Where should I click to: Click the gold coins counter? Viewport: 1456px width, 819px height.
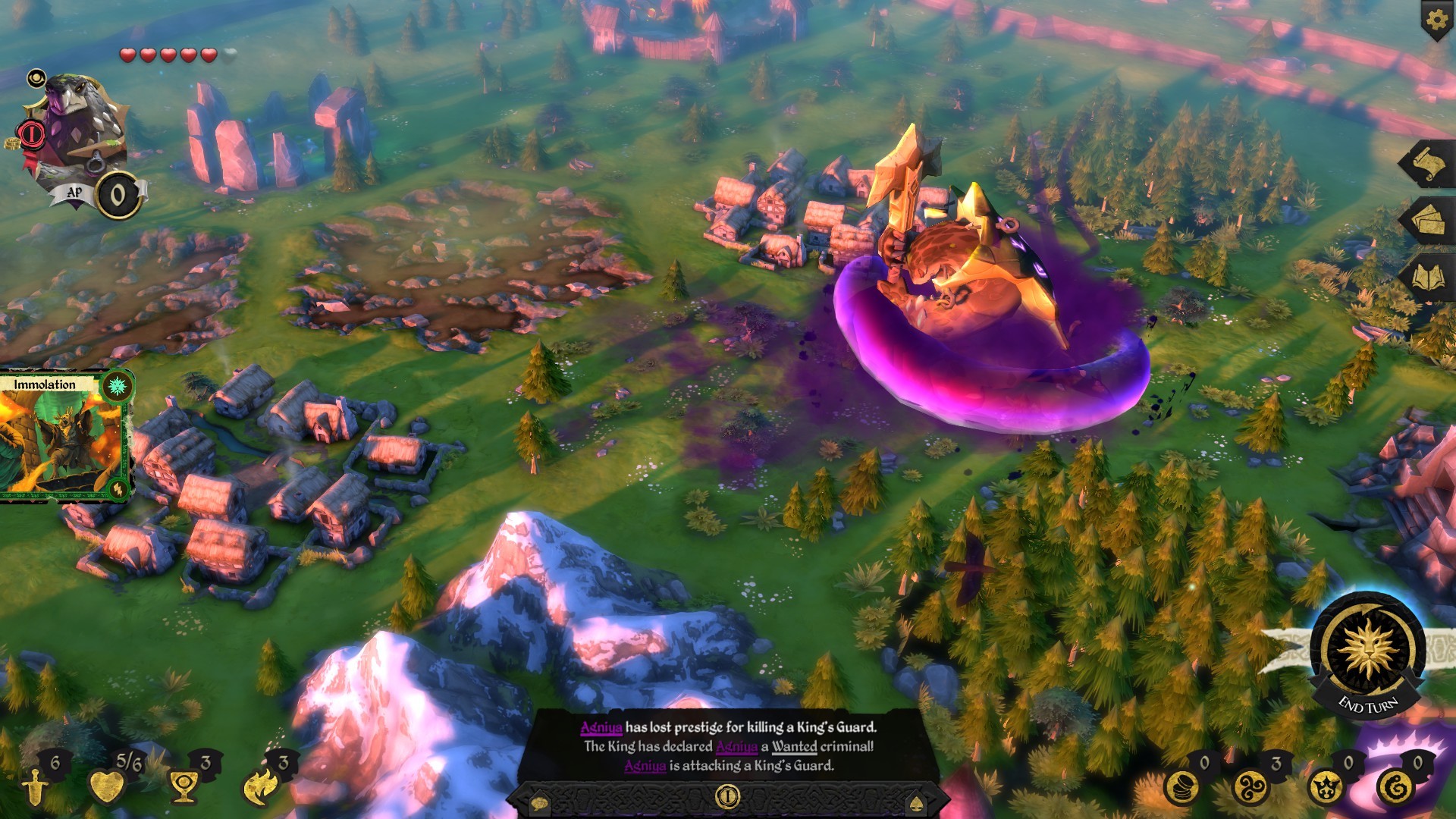click(x=1181, y=788)
